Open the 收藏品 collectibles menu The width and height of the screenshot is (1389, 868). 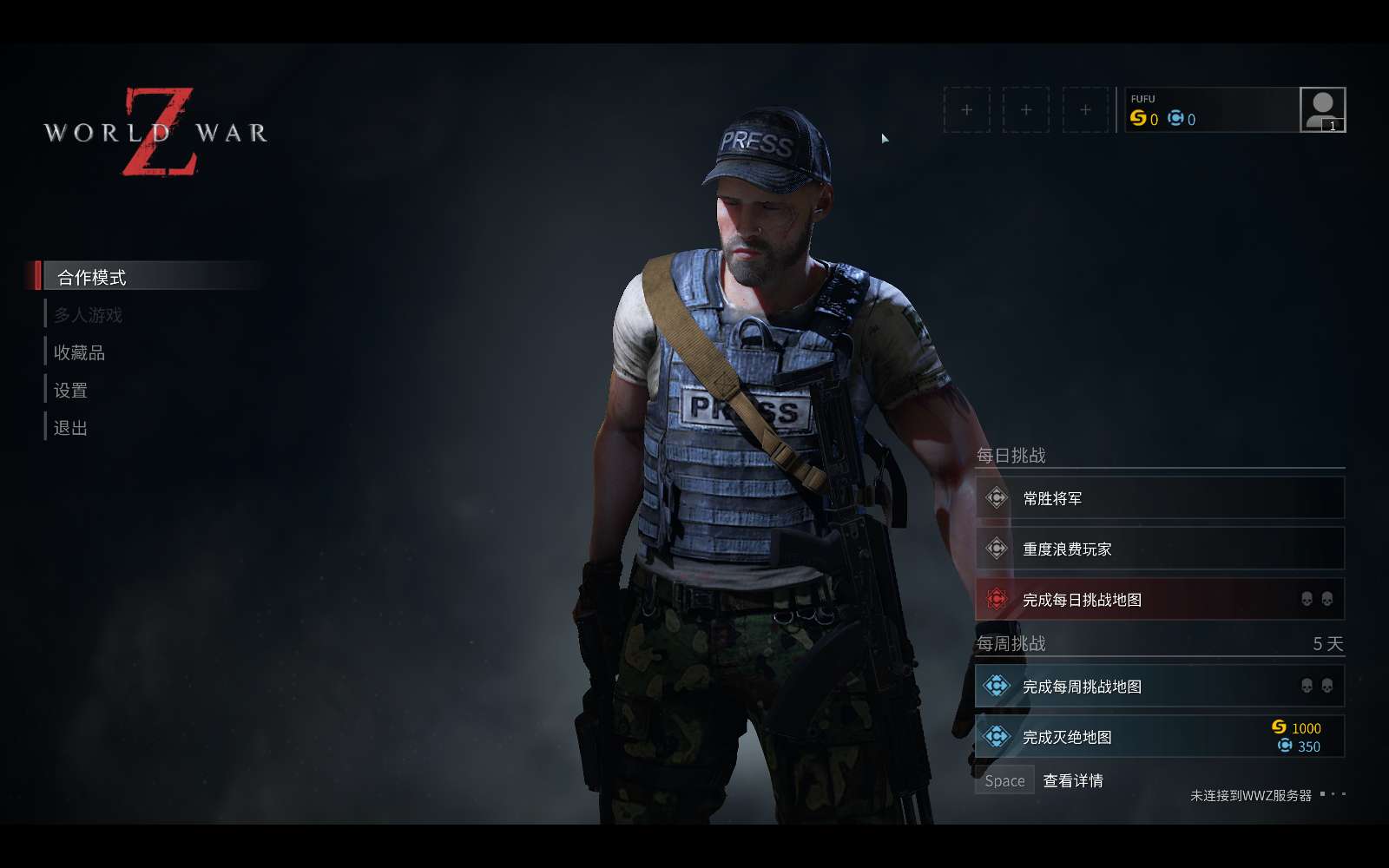coord(79,352)
